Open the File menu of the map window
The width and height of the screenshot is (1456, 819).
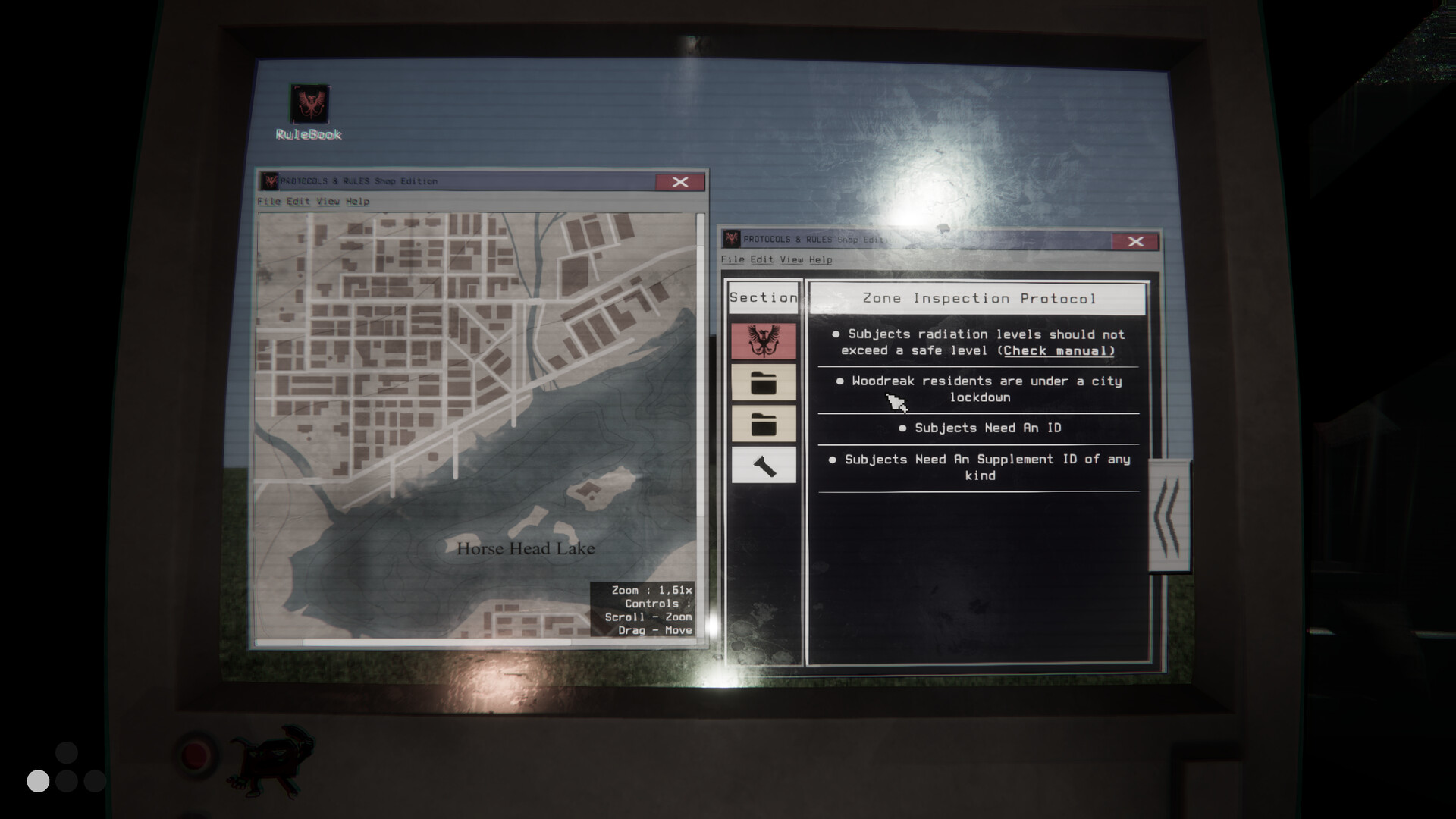[x=269, y=202]
